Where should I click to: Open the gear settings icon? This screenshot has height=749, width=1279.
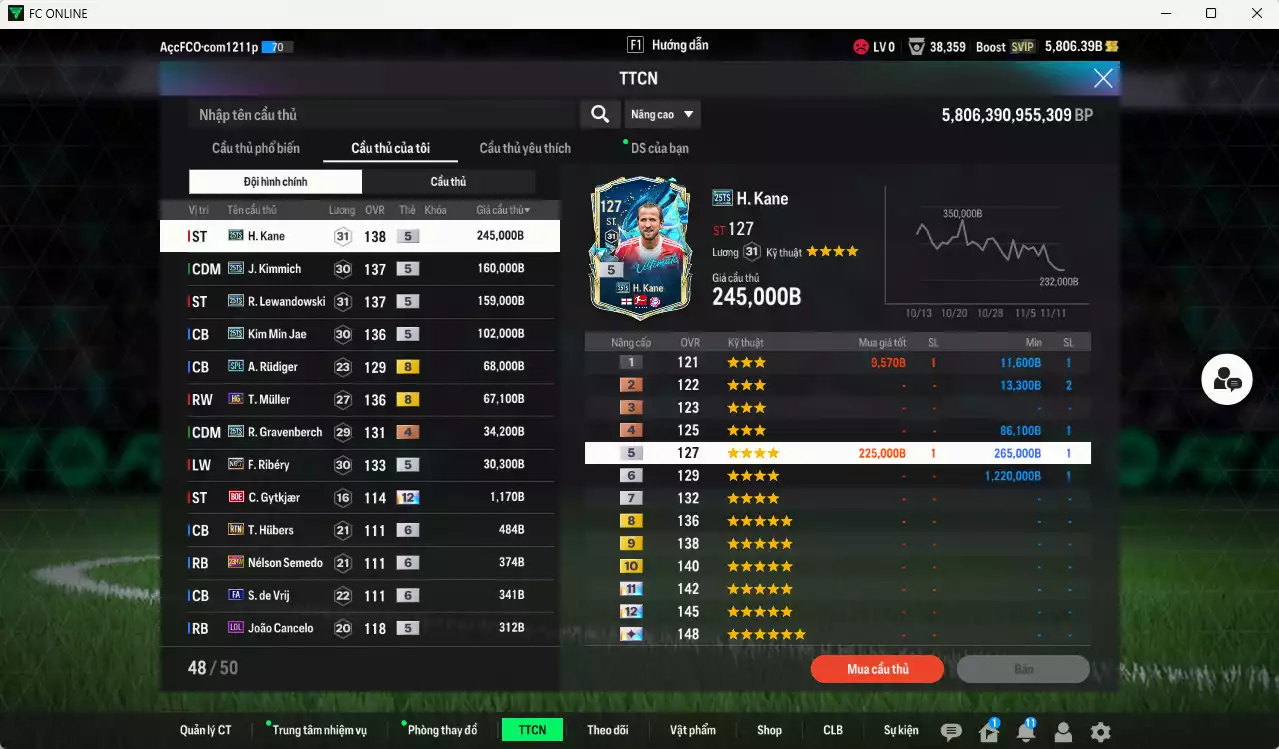pyautogui.click(x=1100, y=732)
